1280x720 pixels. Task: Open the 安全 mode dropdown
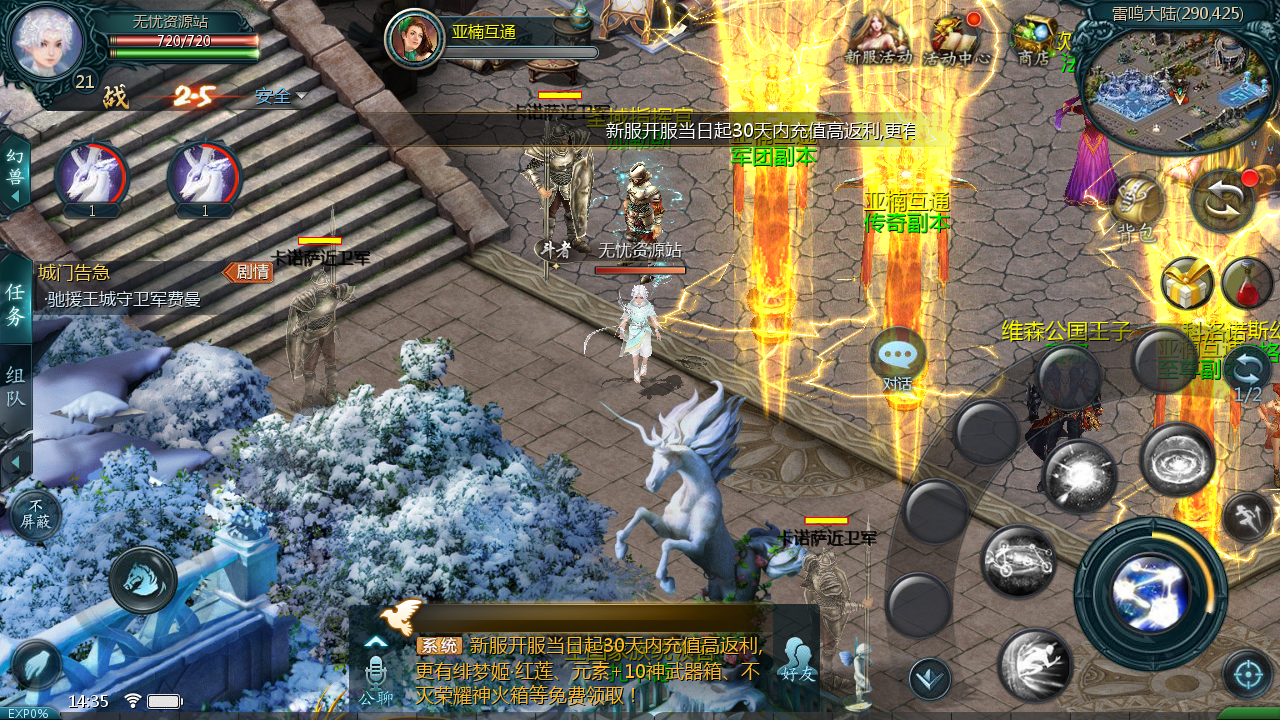(x=280, y=97)
